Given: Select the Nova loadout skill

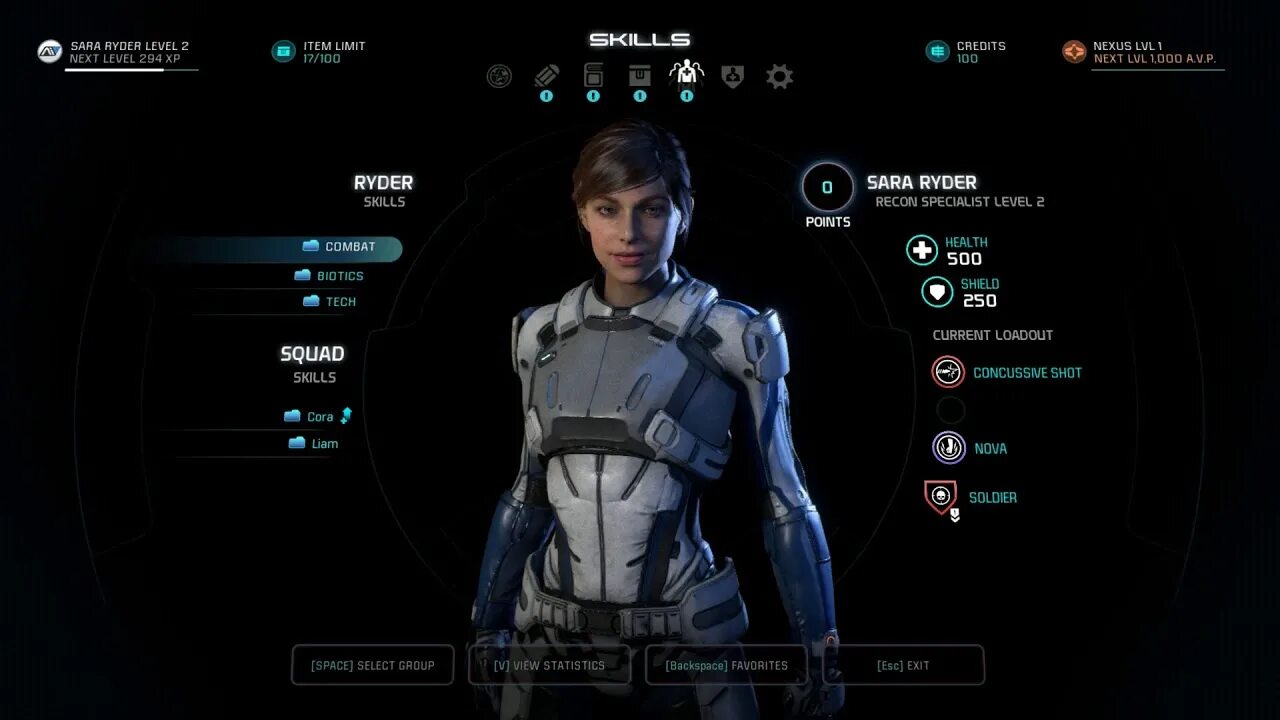Looking at the screenshot, I should [972, 449].
